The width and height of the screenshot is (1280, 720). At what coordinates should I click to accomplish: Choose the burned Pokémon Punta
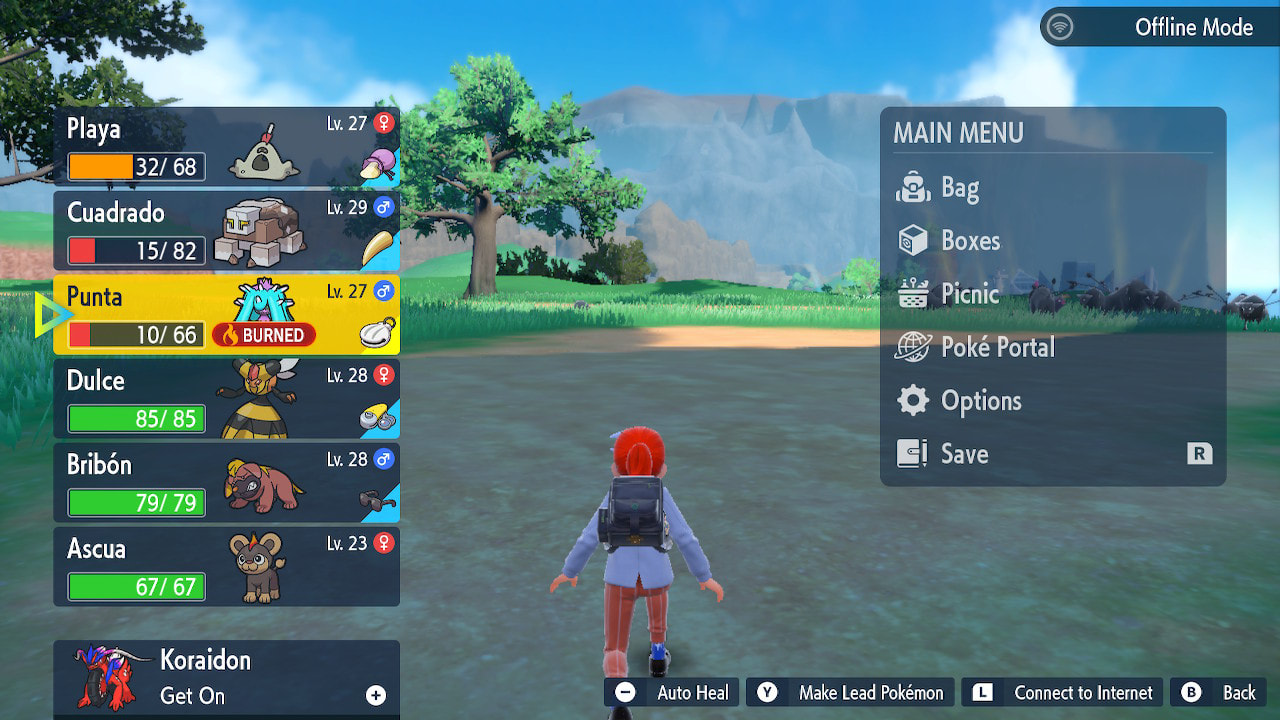[226, 315]
